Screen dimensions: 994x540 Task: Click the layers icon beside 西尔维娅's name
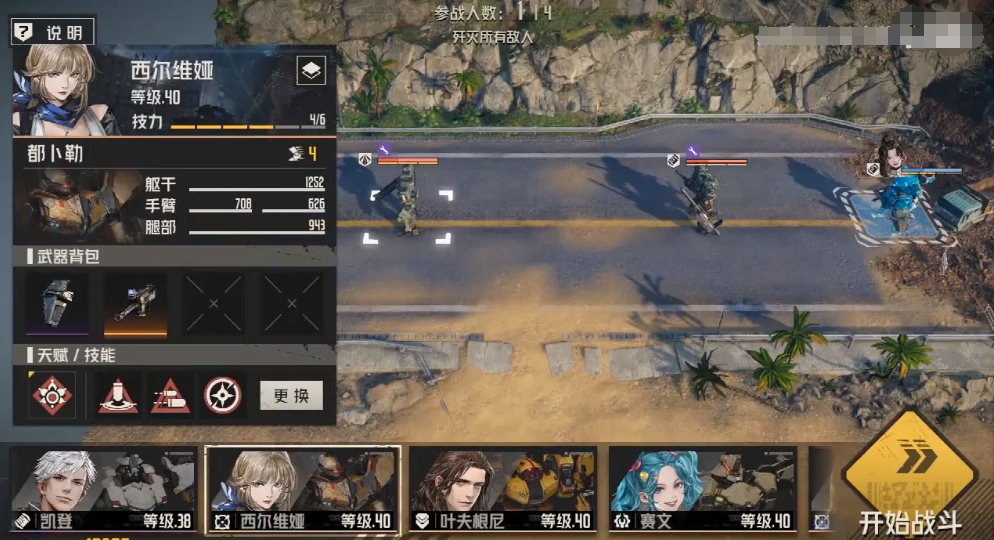pyautogui.click(x=311, y=71)
